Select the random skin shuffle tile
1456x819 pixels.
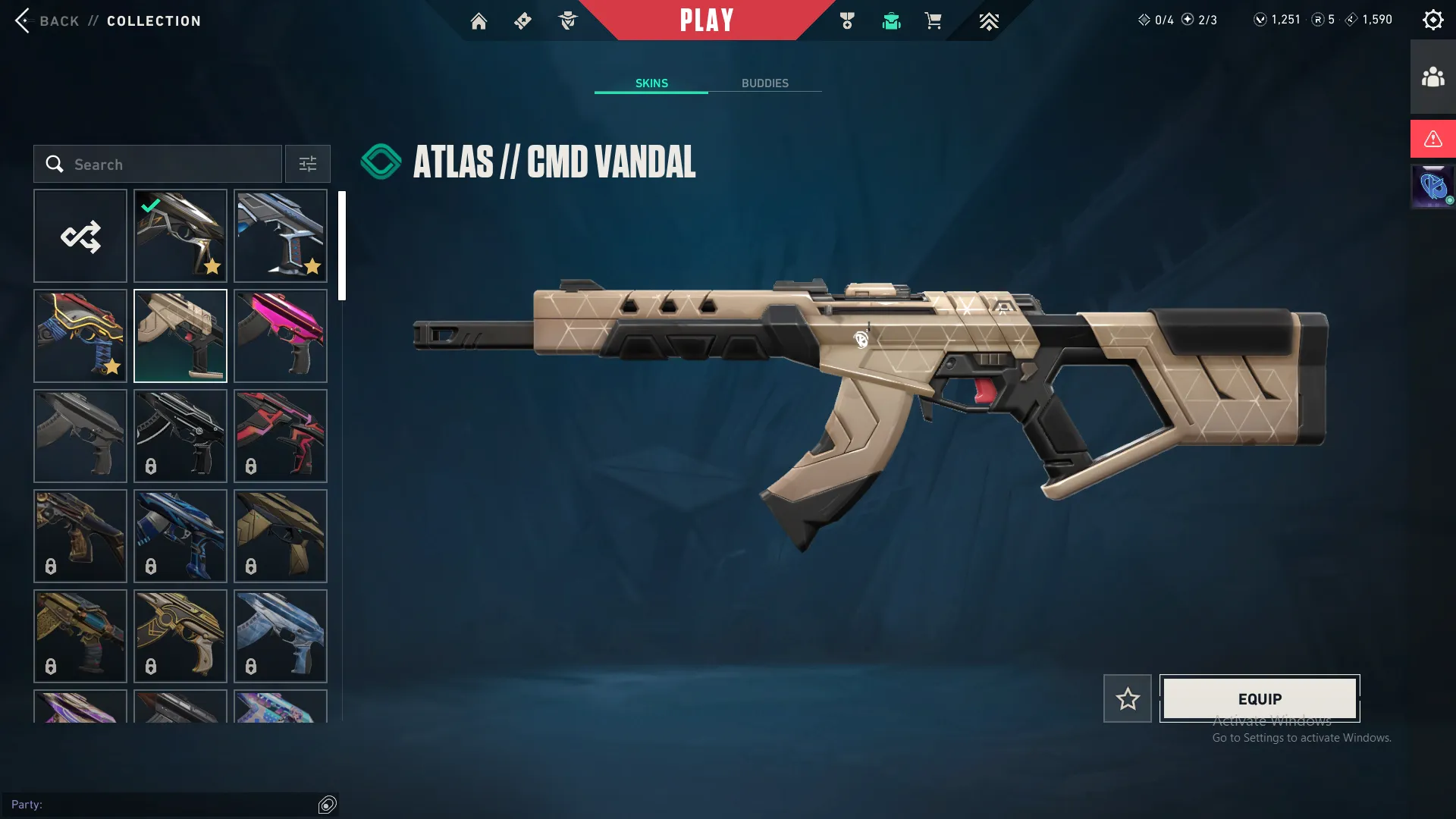click(80, 236)
